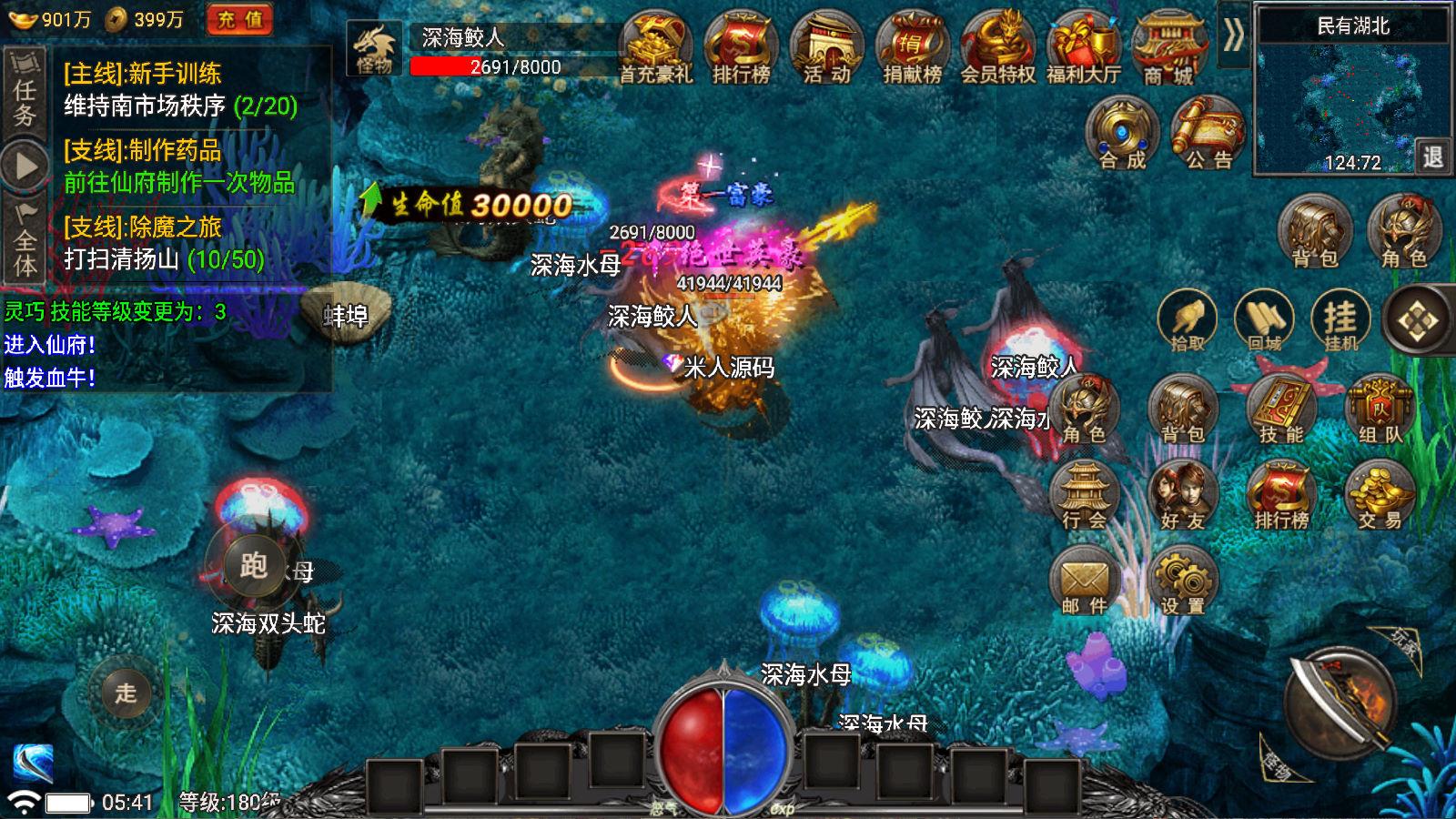Open the 商城 shop icon
The width and height of the screenshot is (1456, 819).
1168,45
